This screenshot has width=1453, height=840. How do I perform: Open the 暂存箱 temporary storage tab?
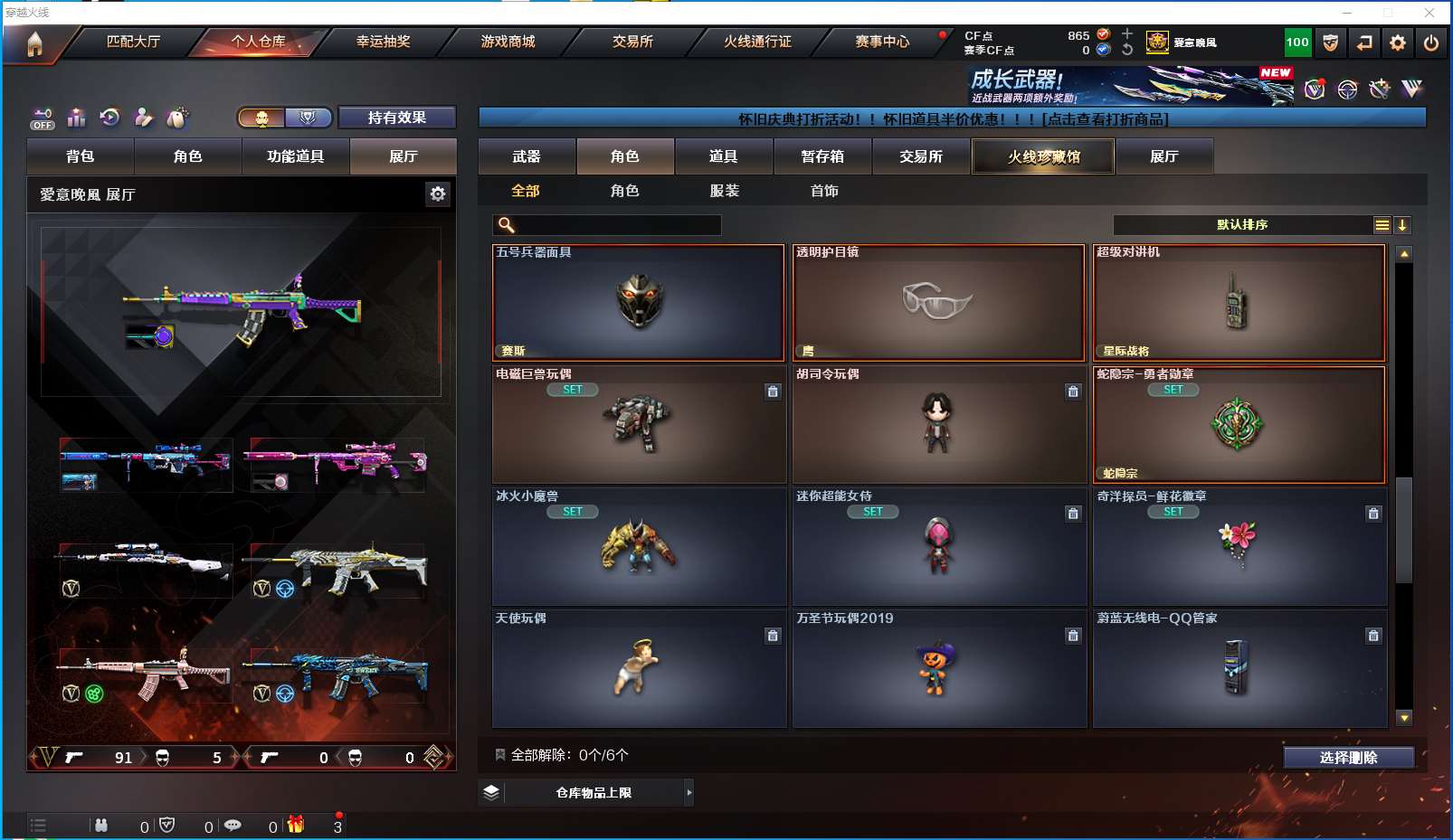[x=822, y=156]
